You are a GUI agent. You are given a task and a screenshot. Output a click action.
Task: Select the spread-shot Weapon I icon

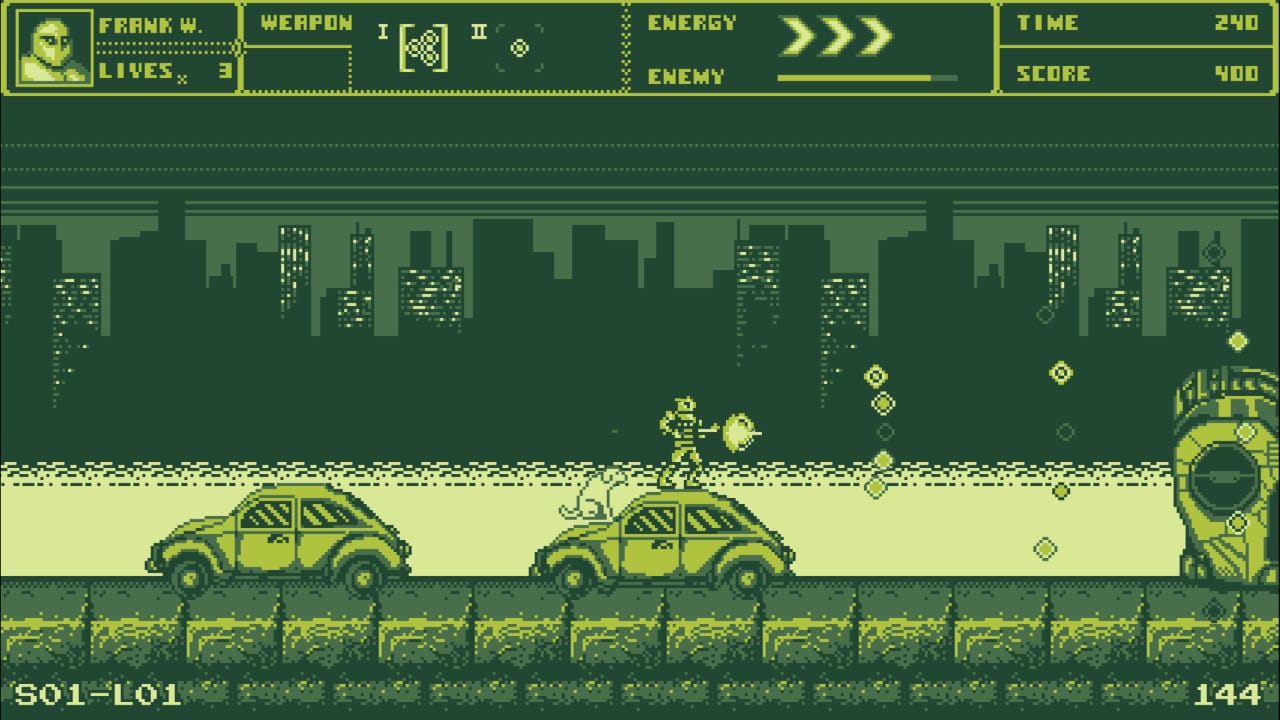click(x=425, y=47)
